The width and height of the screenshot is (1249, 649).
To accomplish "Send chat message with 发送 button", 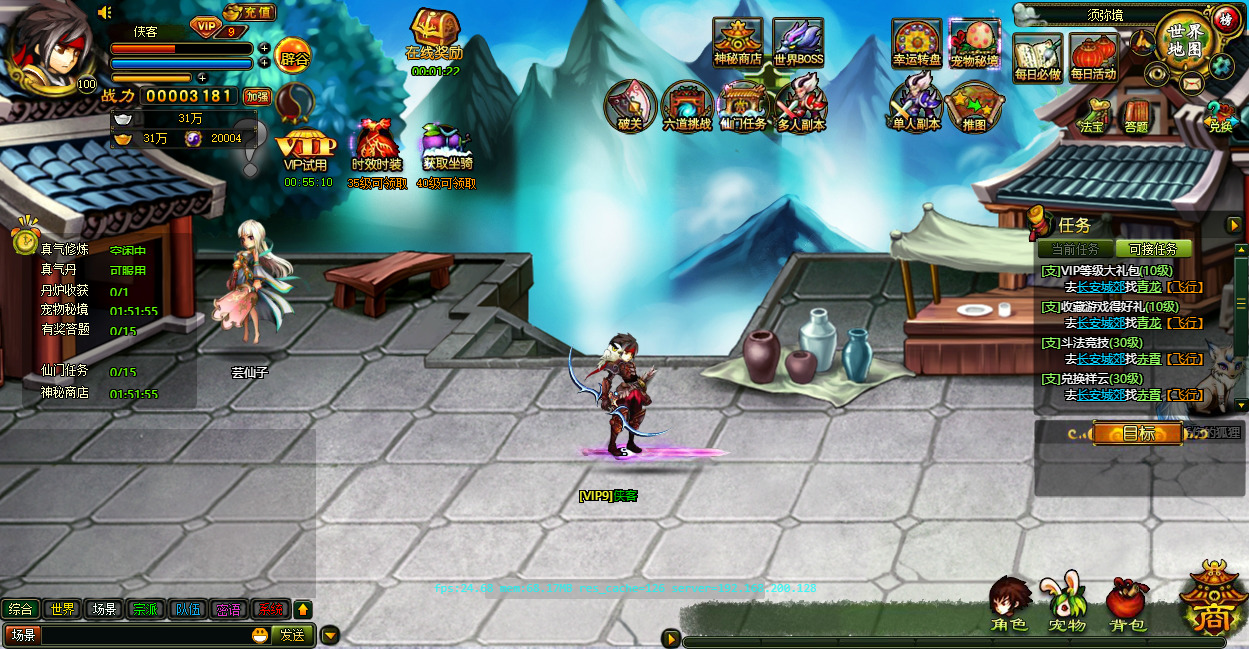I will point(292,634).
